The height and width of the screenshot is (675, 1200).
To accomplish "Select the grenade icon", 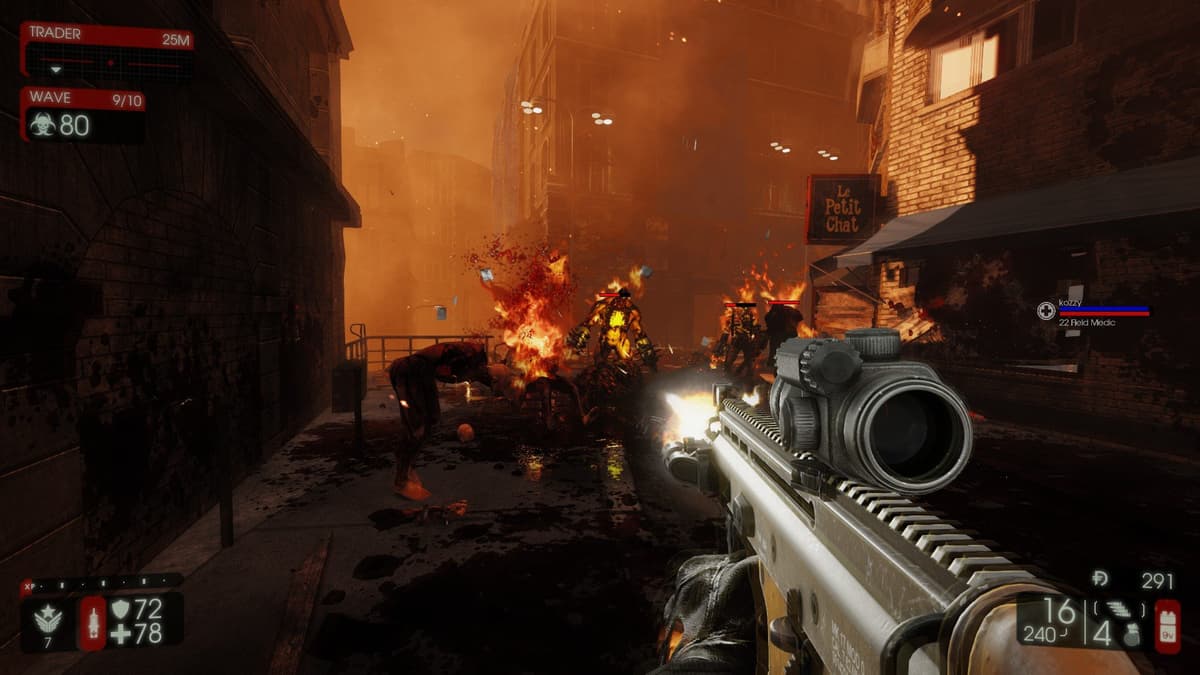I will (x=1131, y=634).
